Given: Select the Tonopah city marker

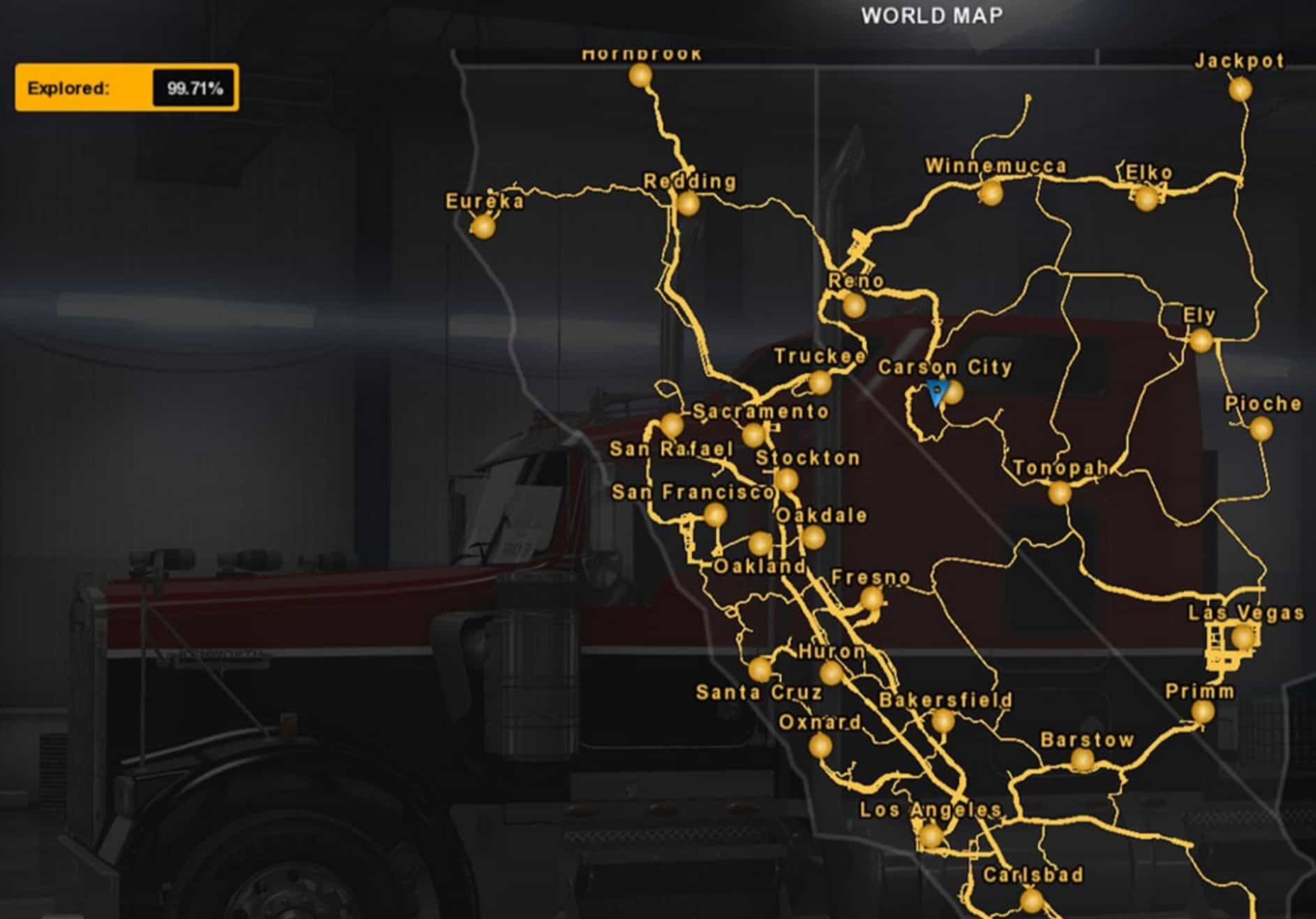Looking at the screenshot, I should [1060, 493].
